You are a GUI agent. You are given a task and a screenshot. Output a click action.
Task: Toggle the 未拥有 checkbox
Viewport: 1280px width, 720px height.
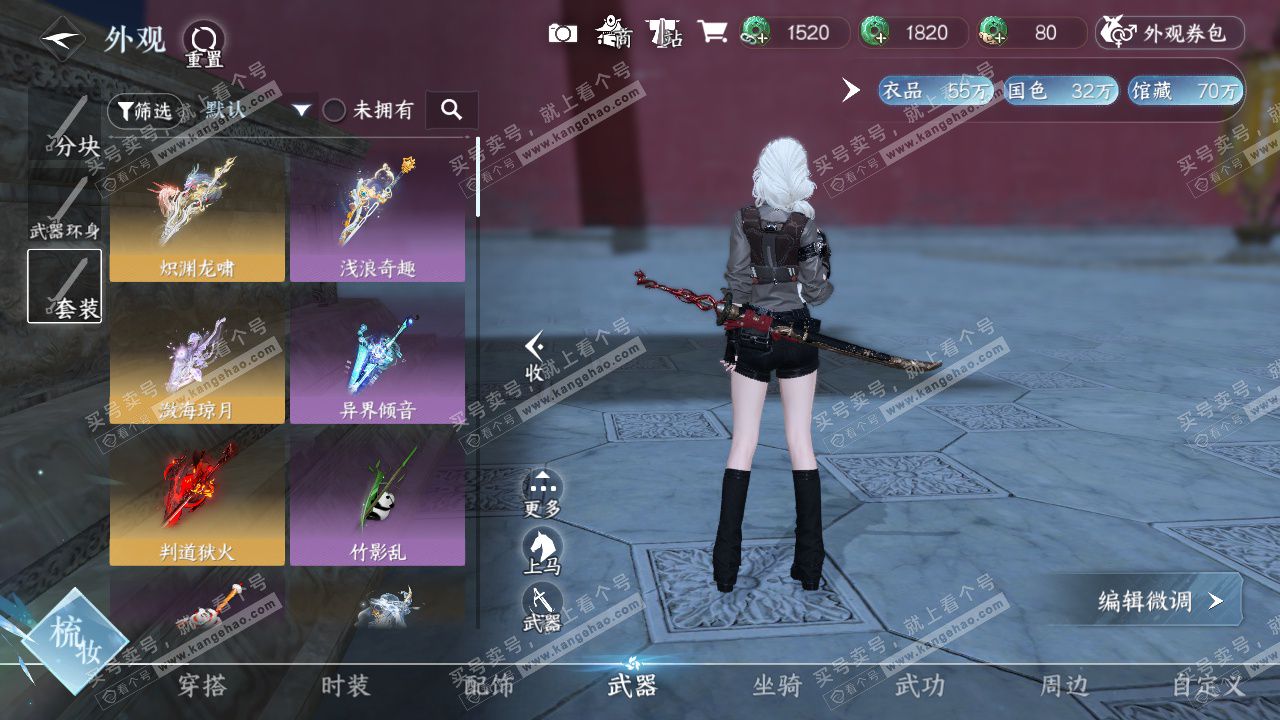pyautogui.click(x=335, y=110)
